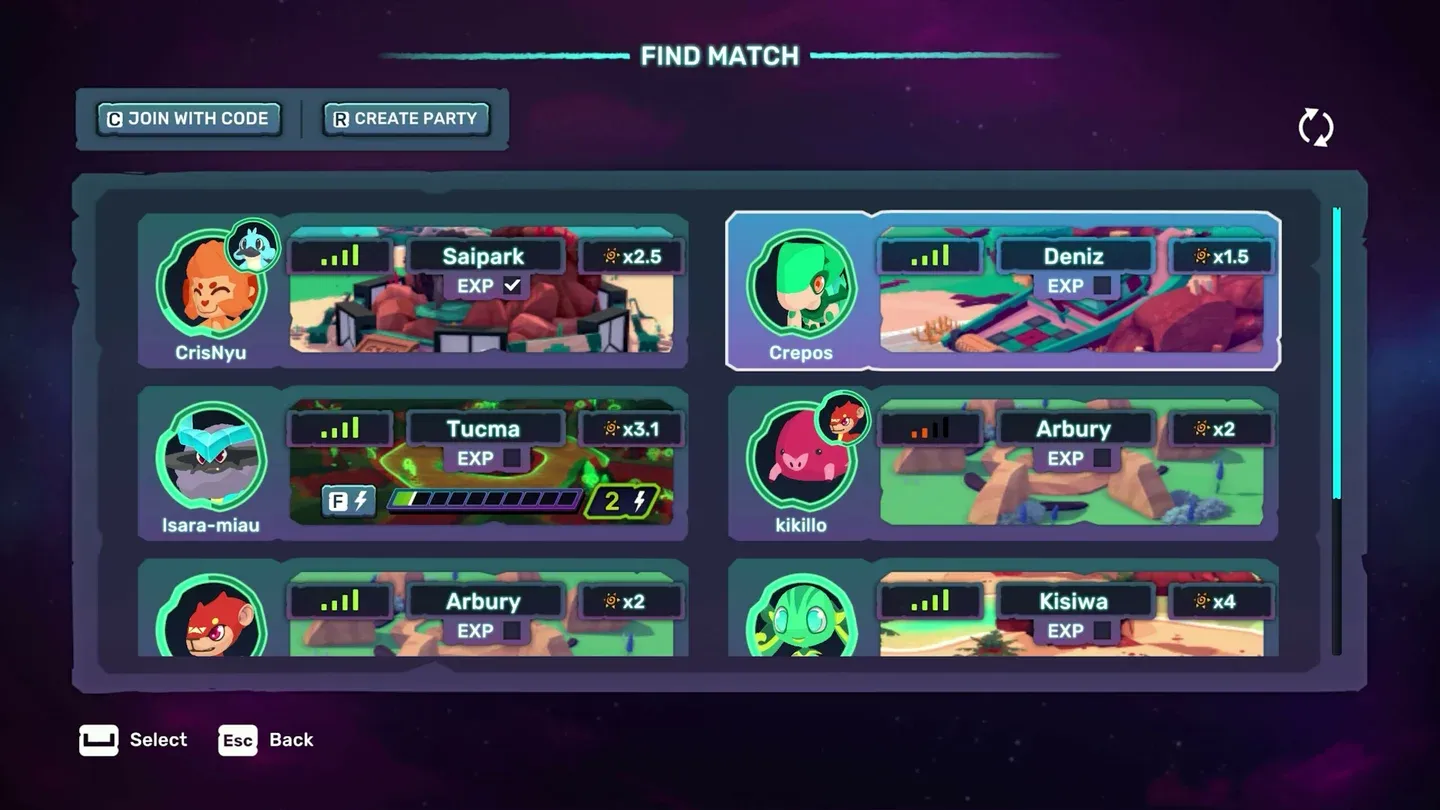Image resolution: width=1440 pixels, height=810 pixels.
Task: Check the EXP box on Tucma listing
Action: click(x=513, y=458)
